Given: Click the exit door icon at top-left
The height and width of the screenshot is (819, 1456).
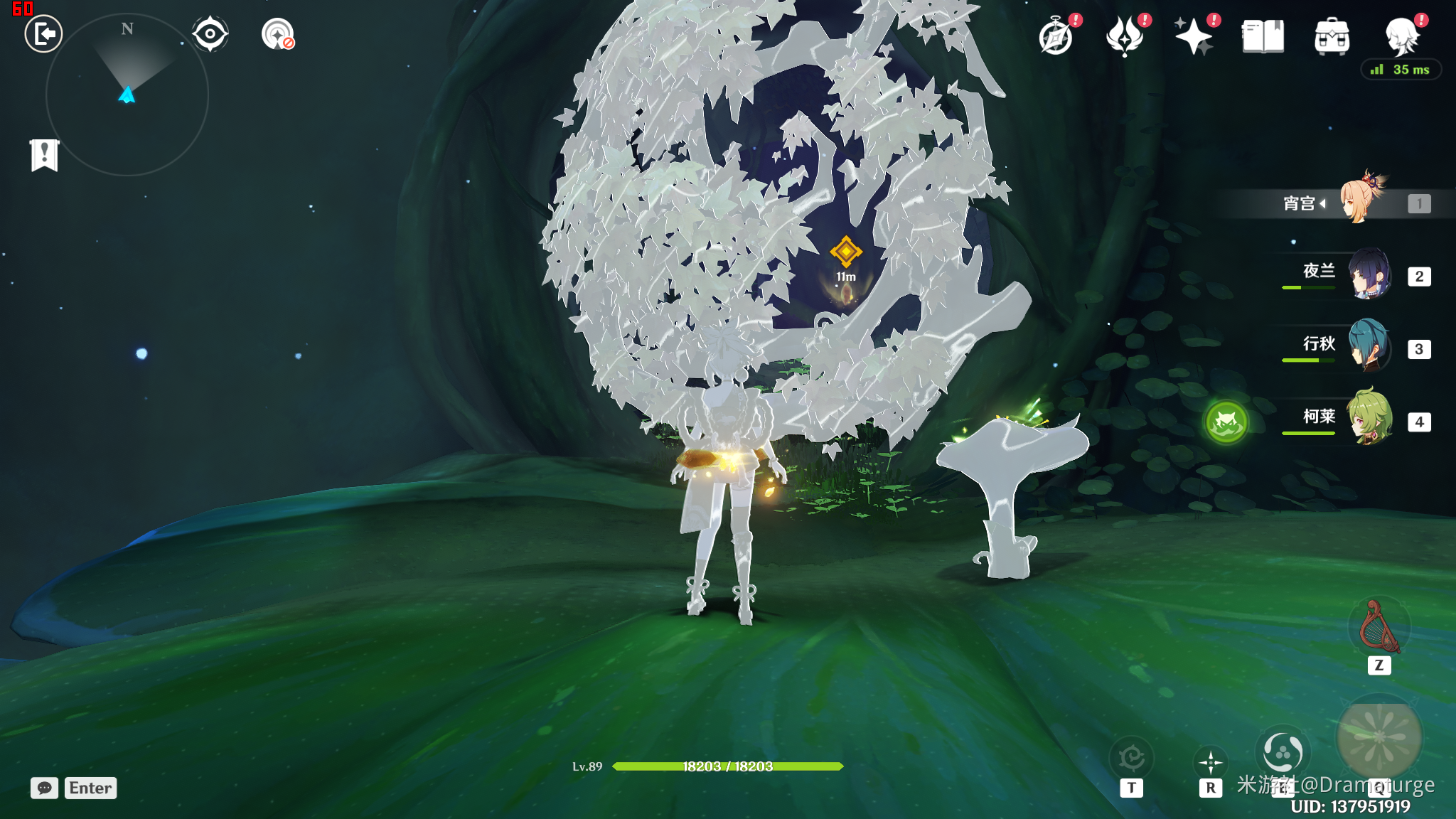Looking at the screenshot, I should pyautogui.click(x=43, y=34).
